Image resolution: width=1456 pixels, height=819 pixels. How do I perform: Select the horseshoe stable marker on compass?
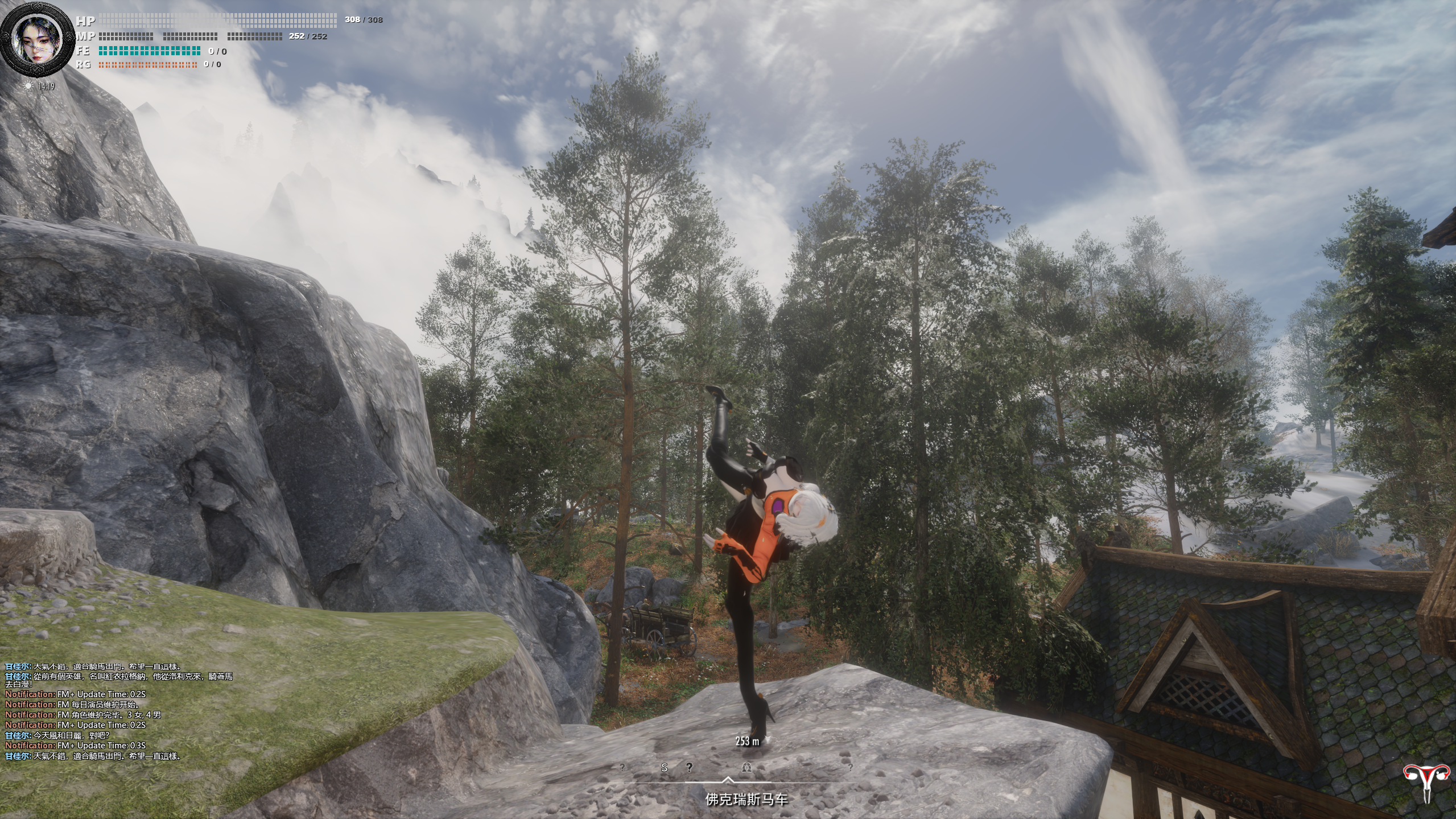(x=747, y=768)
